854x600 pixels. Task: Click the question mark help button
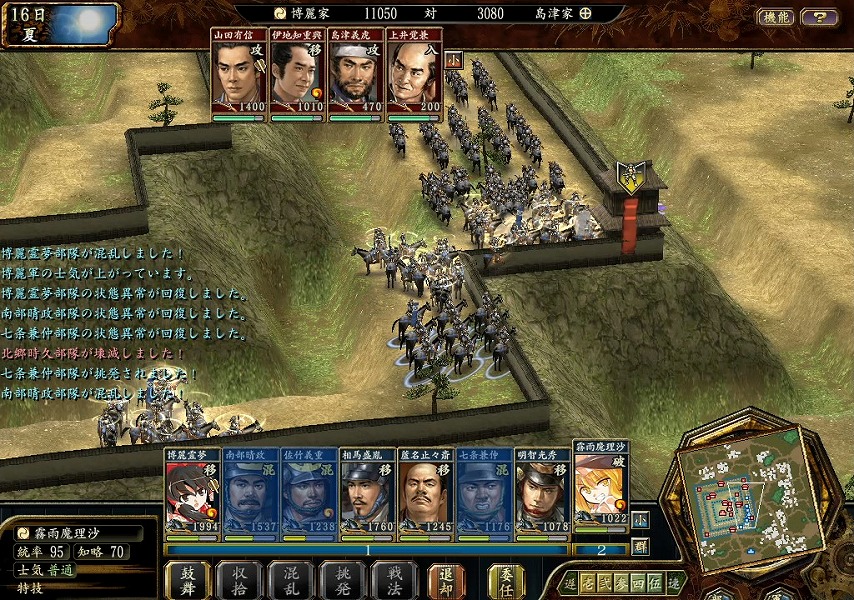(x=819, y=17)
